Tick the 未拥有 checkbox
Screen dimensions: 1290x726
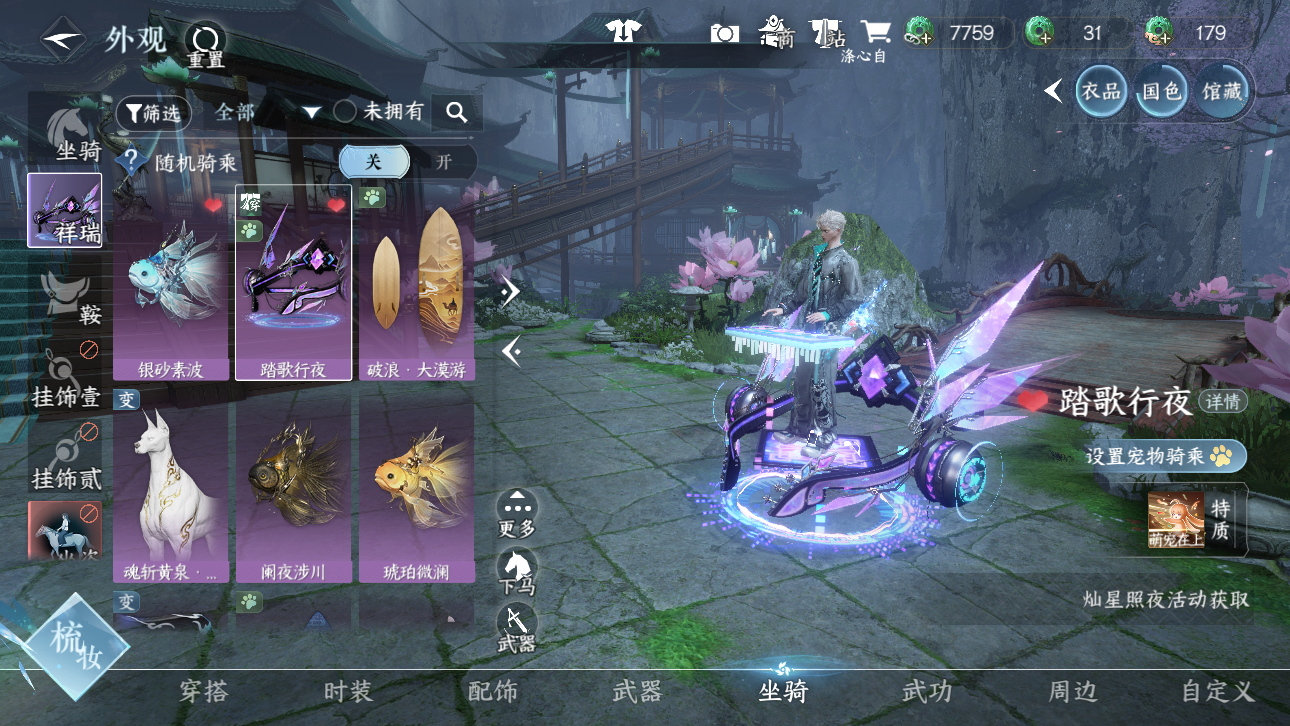(345, 111)
